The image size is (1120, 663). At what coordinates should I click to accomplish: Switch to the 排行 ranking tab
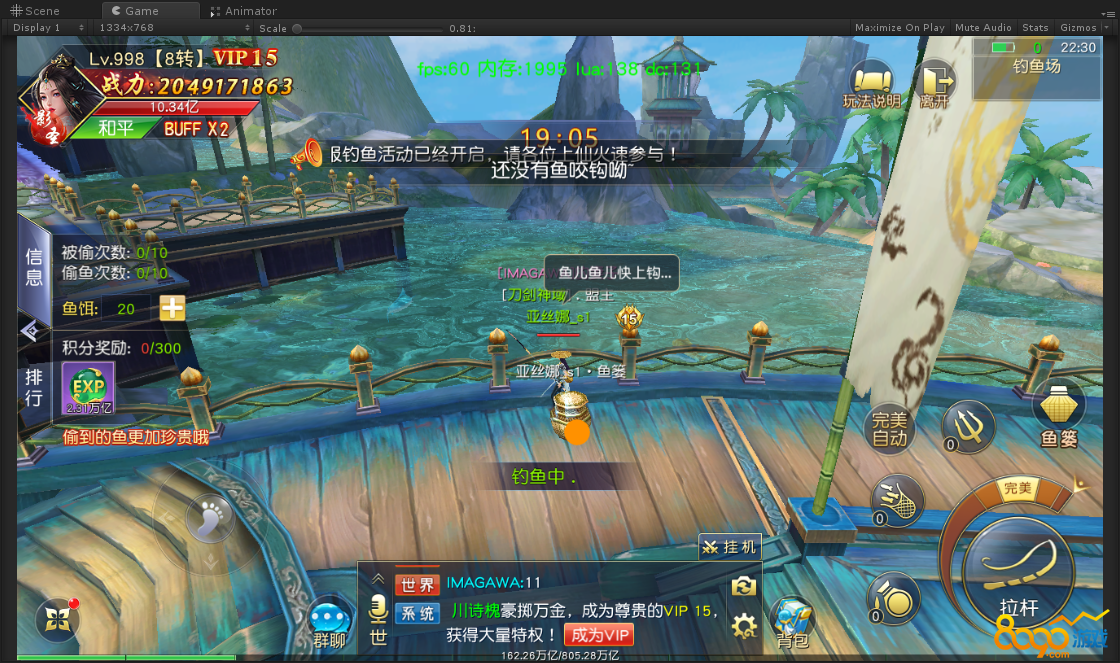[34, 387]
